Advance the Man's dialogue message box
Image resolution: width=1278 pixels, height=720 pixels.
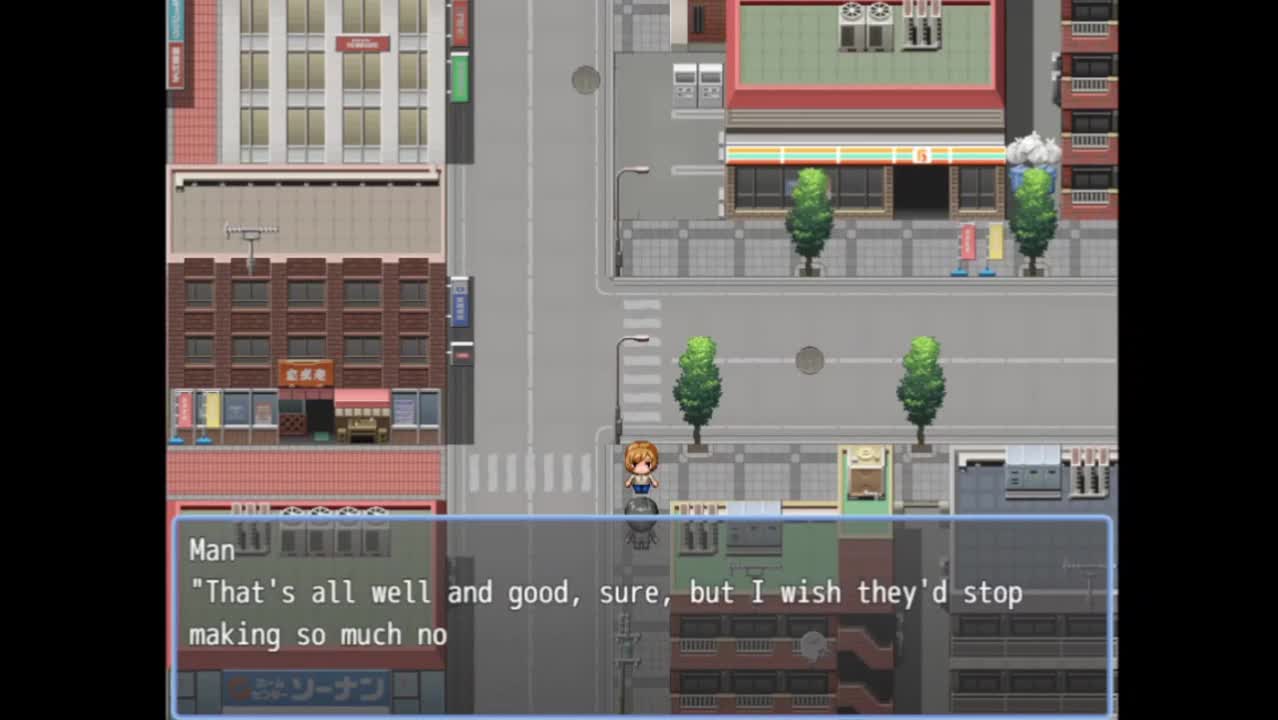[641, 614]
